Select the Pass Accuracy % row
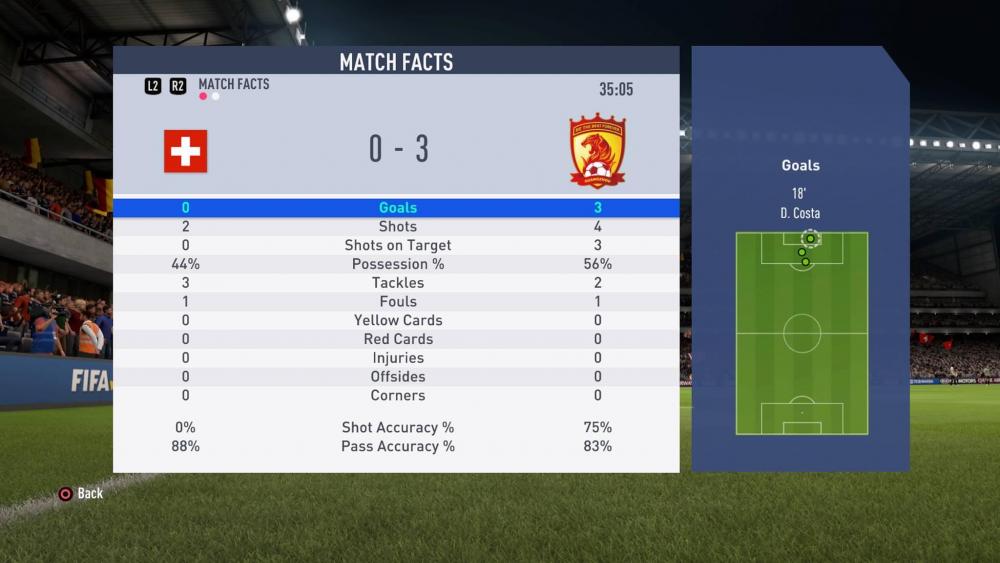 (x=397, y=447)
